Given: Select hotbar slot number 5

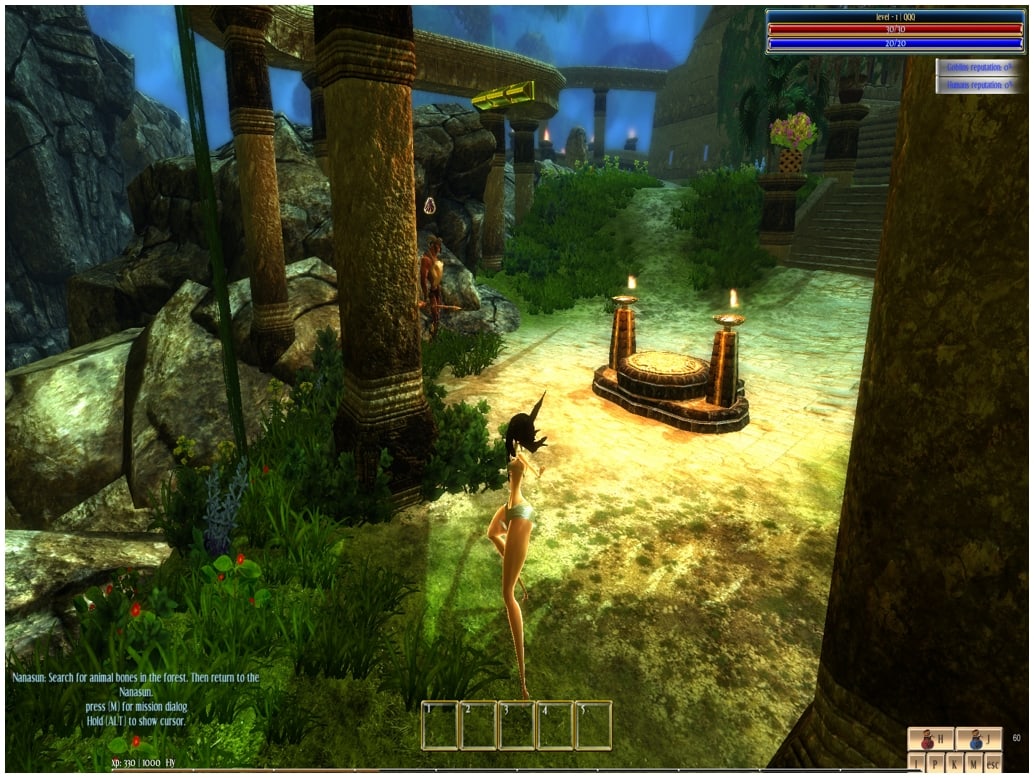Looking at the screenshot, I should (x=593, y=726).
